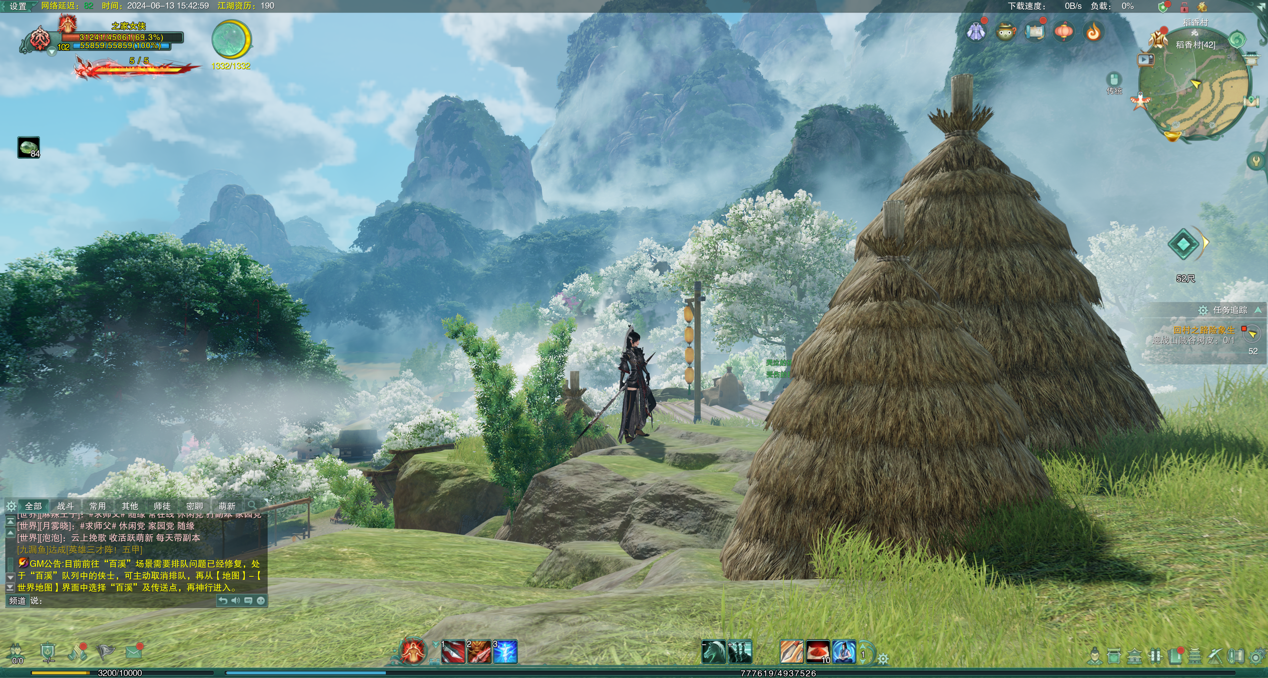Viewport: 1268px width, 678px height.
Task: Show the 密聊 whisper chat tab
Action: (x=194, y=507)
